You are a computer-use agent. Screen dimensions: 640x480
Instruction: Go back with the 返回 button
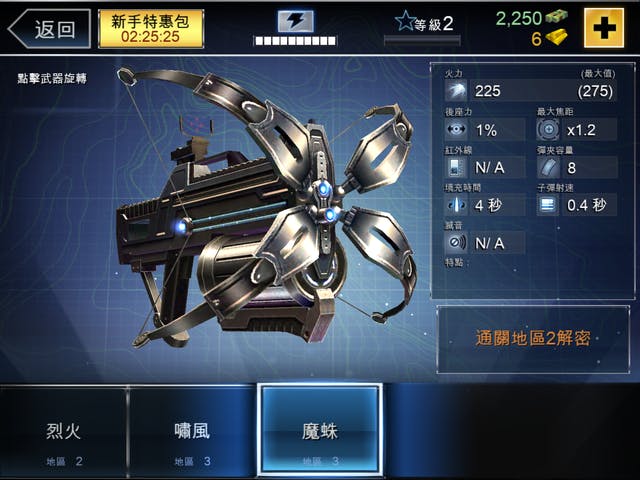[50, 28]
